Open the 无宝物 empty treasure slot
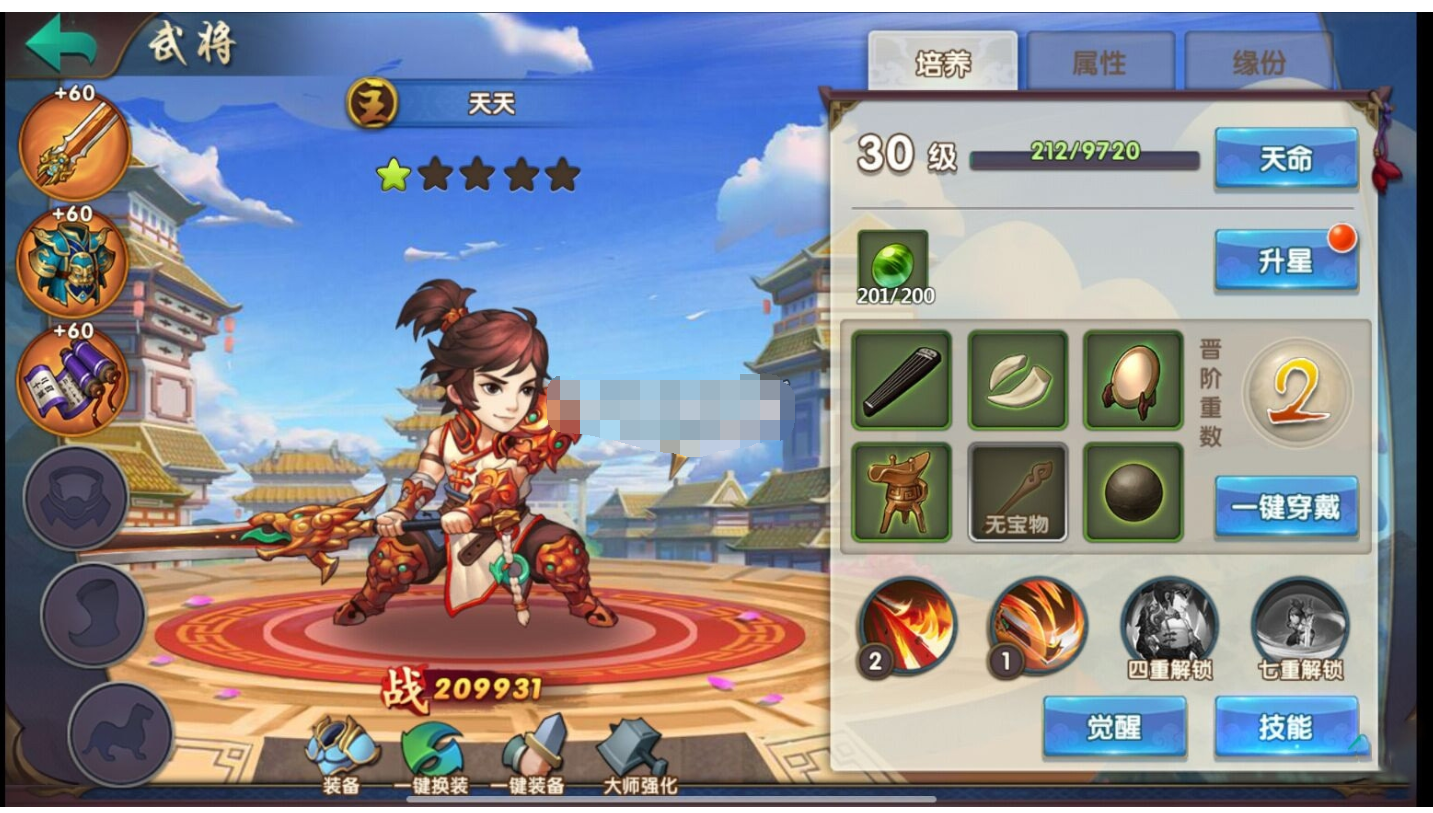The image size is (1433, 813). (x=1016, y=493)
